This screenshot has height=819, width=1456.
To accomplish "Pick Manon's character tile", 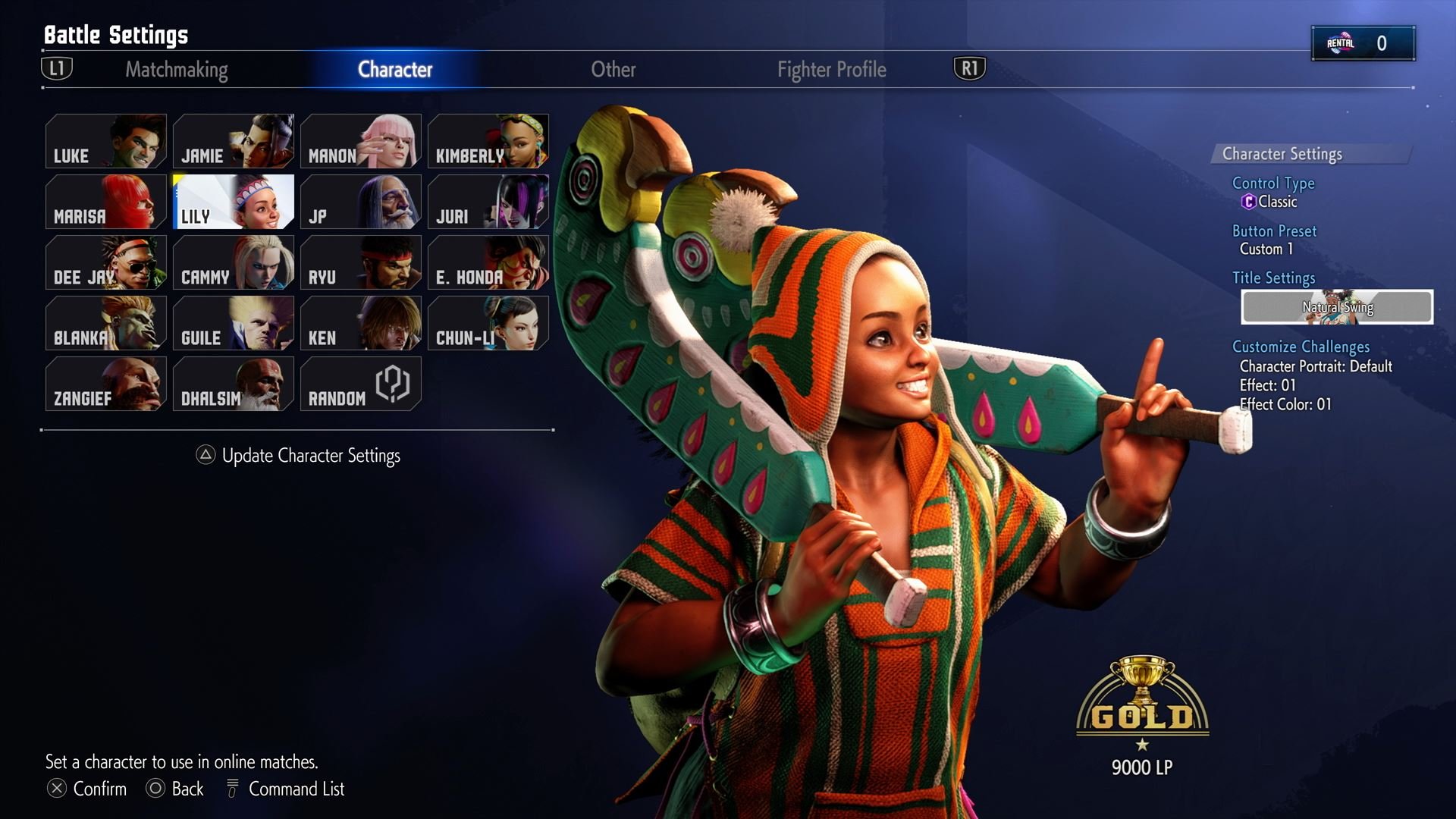I will point(361,141).
